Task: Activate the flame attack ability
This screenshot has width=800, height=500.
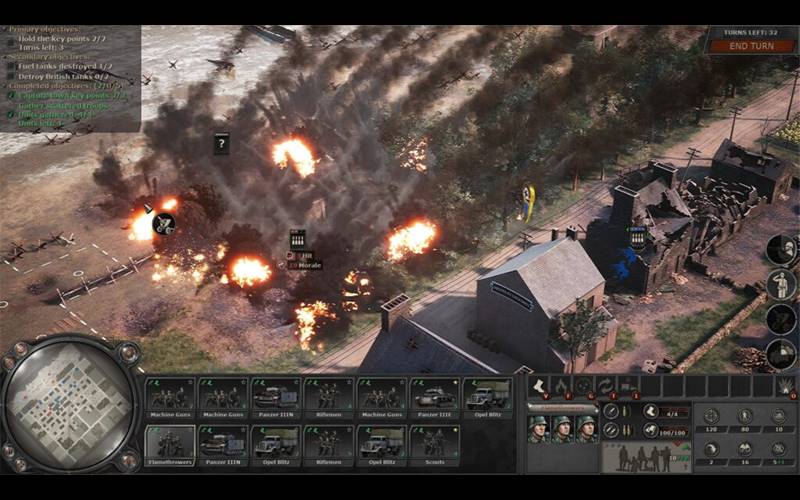Action: pyautogui.click(x=561, y=386)
